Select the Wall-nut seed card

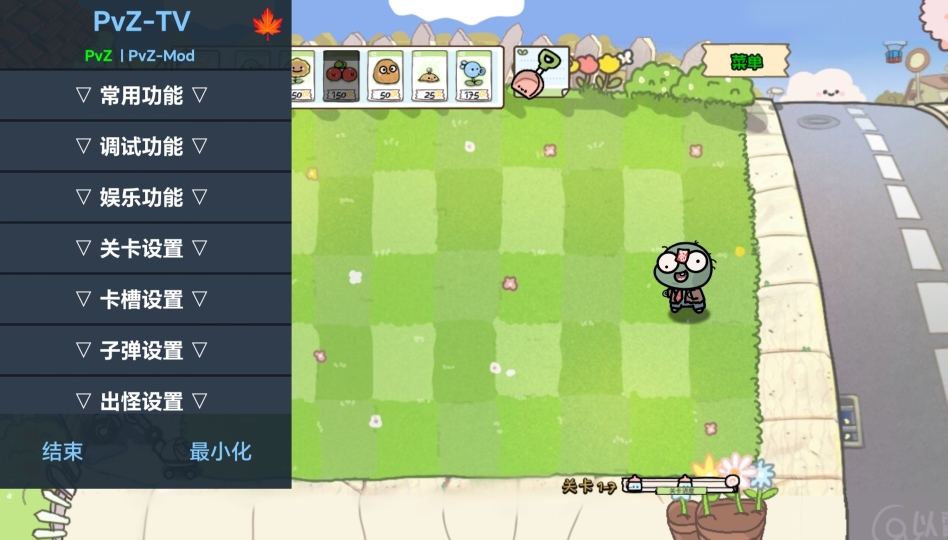386,76
